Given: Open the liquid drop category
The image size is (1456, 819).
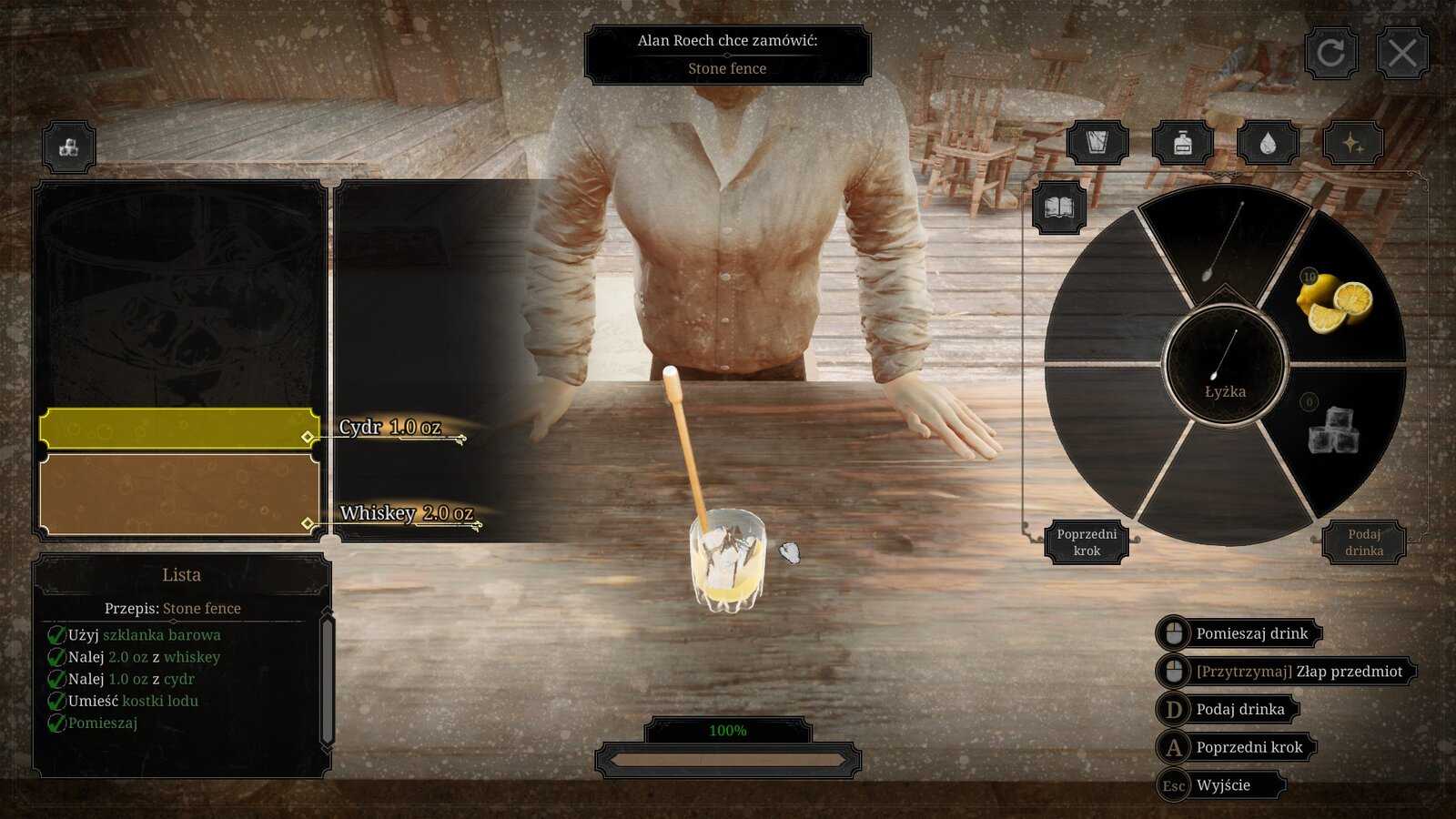Looking at the screenshot, I should tap(1268, 143).
